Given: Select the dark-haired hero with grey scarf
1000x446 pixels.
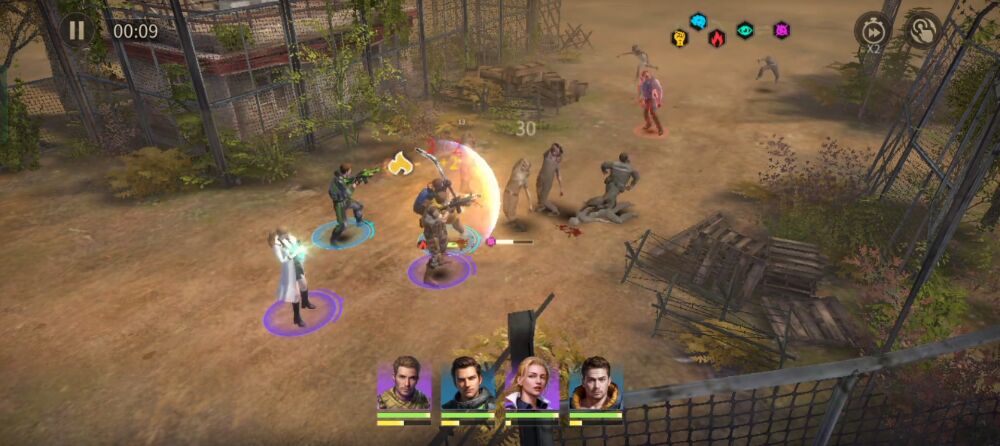Looking at the screenshot, I should 468,385.
